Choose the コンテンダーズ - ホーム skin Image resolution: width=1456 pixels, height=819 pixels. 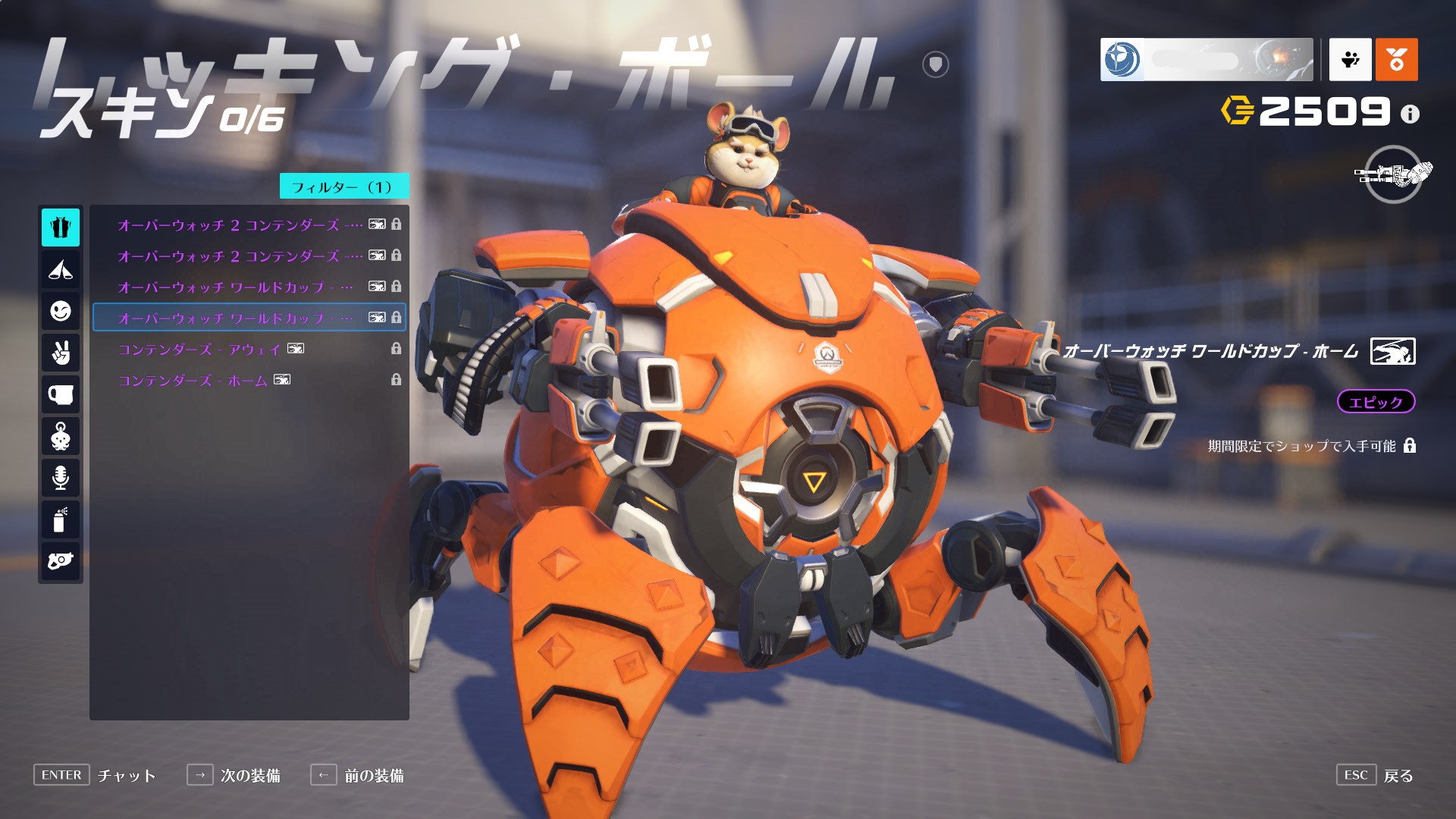pos(193,380)
